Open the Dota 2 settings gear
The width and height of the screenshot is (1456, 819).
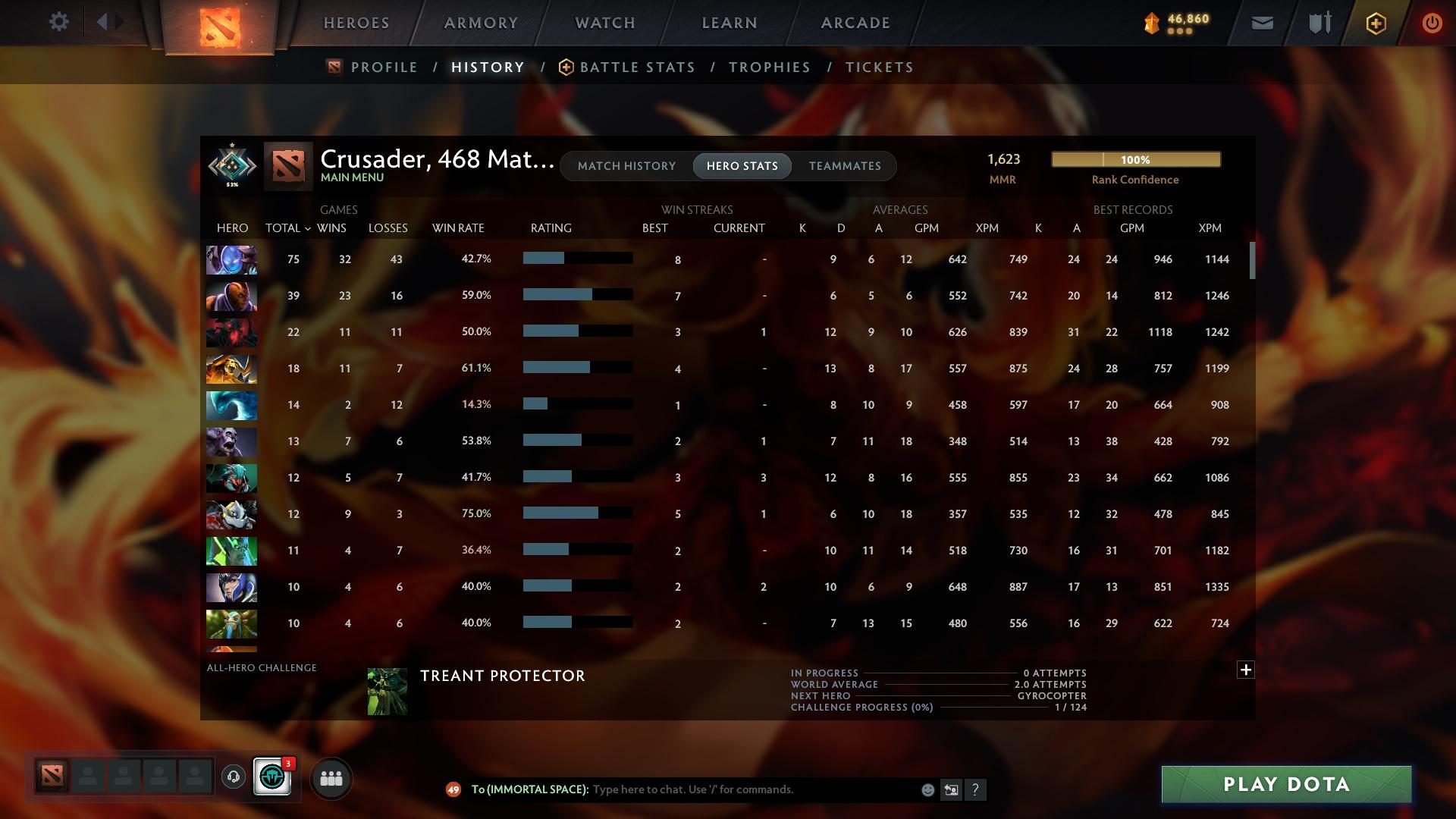coord(59,22)
